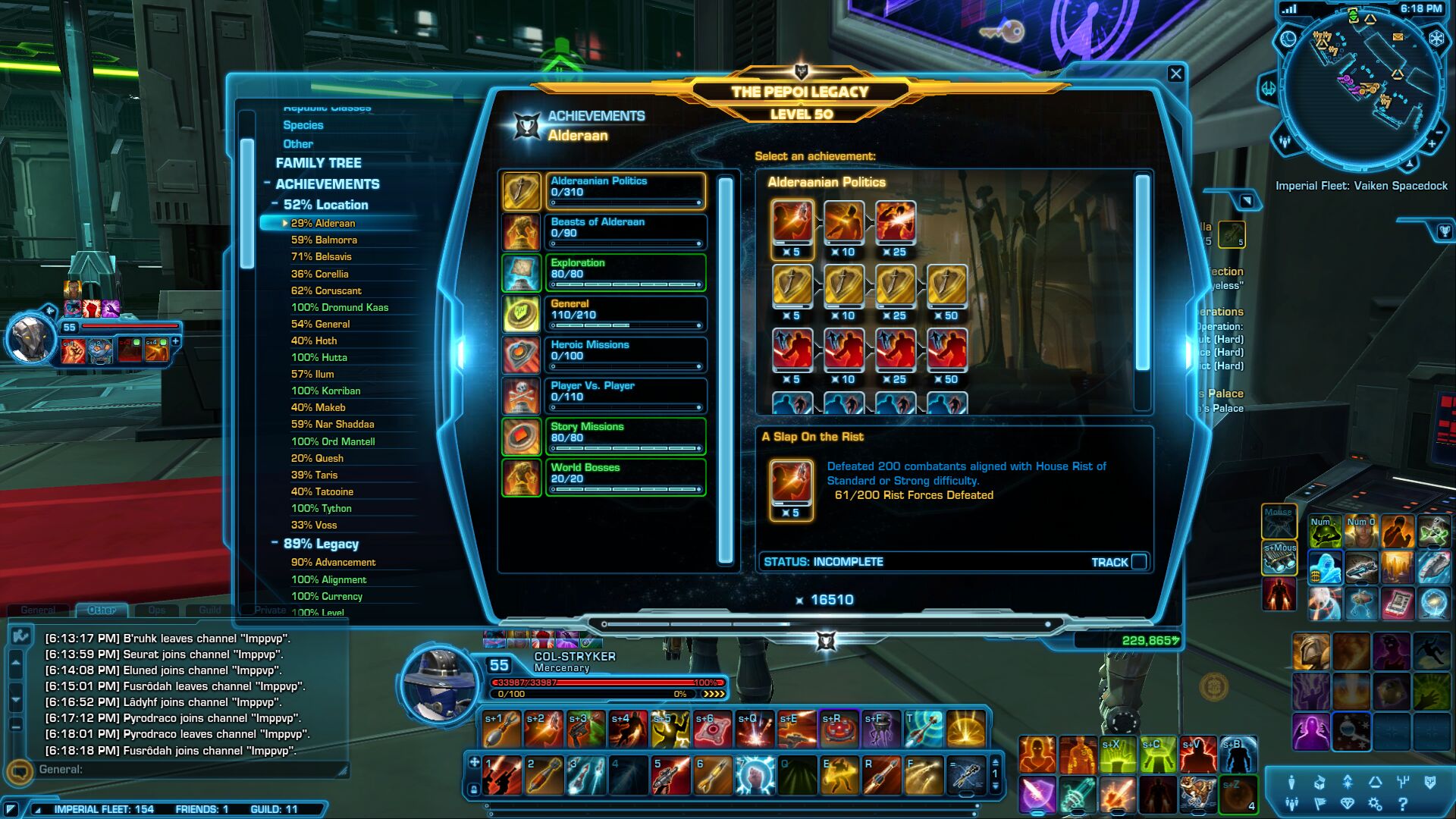
Task: Select Tatooine location achievements
Action: tap(322, 491)
